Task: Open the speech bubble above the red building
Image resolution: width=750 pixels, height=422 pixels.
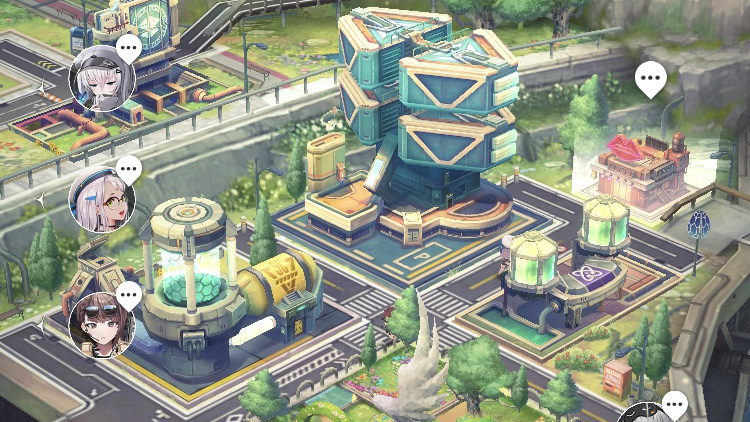Action: (x=651, y=78)
